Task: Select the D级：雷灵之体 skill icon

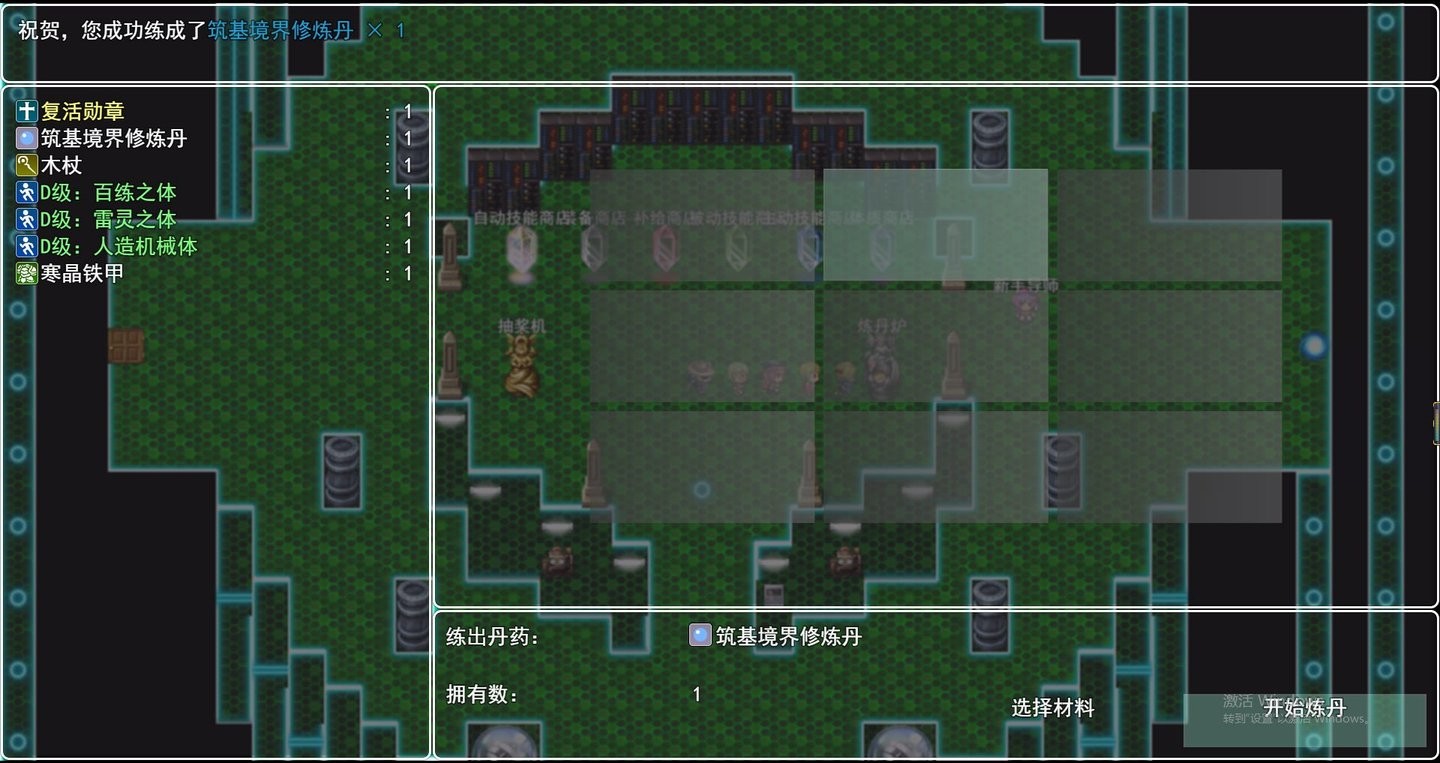Action: coord(24,219)
